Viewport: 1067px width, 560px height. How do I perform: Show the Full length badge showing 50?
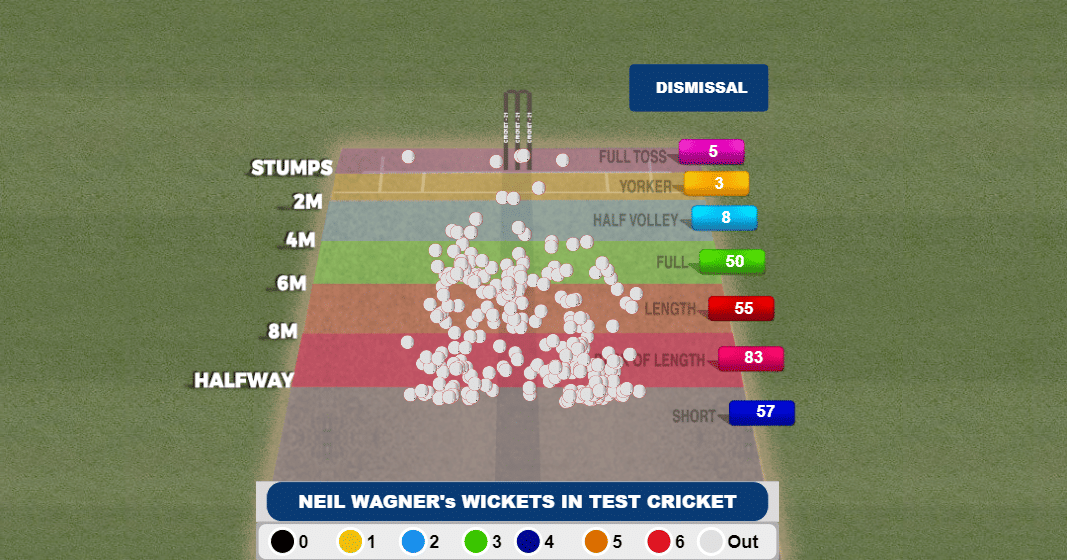(733, 262)
